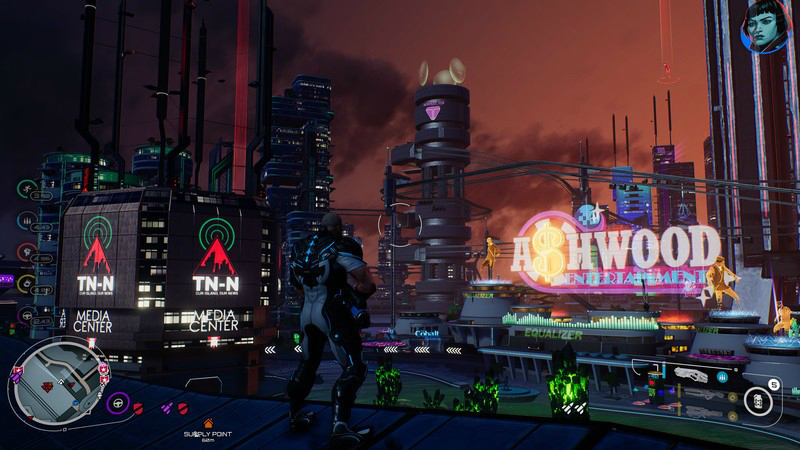Select the grenade icon in the circle
Viewport: 800px width, 450px height.
click(759, 401)
